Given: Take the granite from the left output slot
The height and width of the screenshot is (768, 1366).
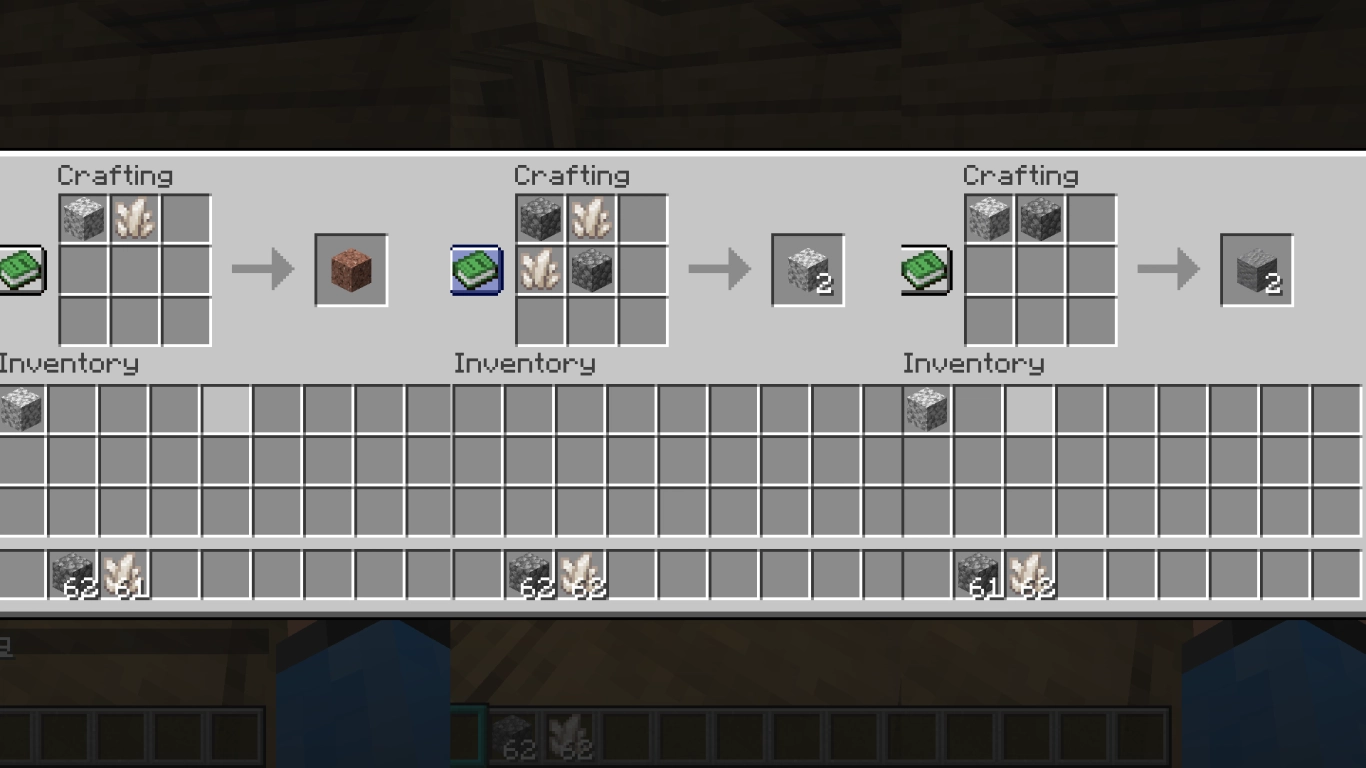Looking at the screenshot, I should tap(351, 270).
